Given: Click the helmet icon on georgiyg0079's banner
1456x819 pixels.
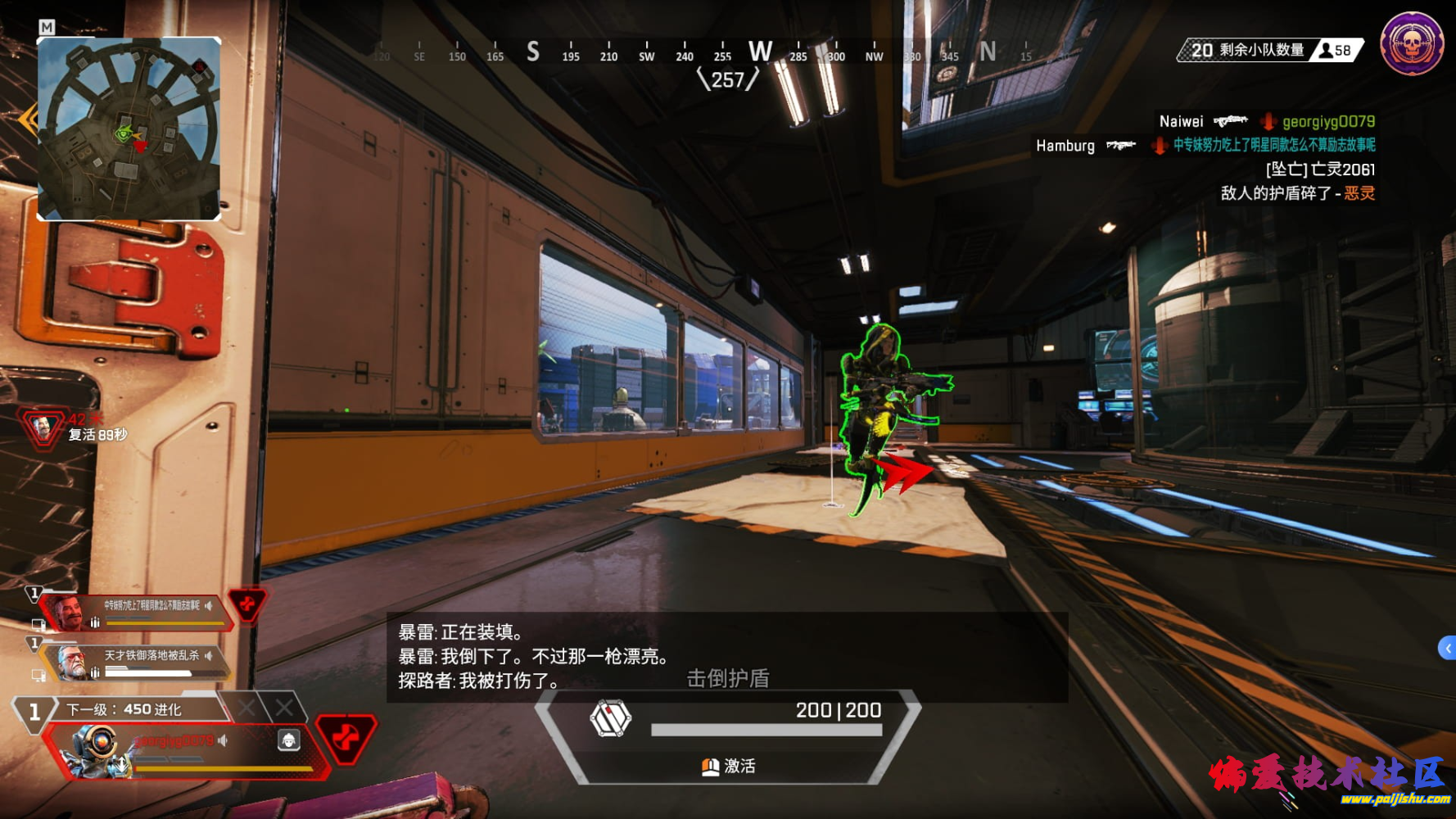Looking at the screenshot, I should (x=289, y=740).
